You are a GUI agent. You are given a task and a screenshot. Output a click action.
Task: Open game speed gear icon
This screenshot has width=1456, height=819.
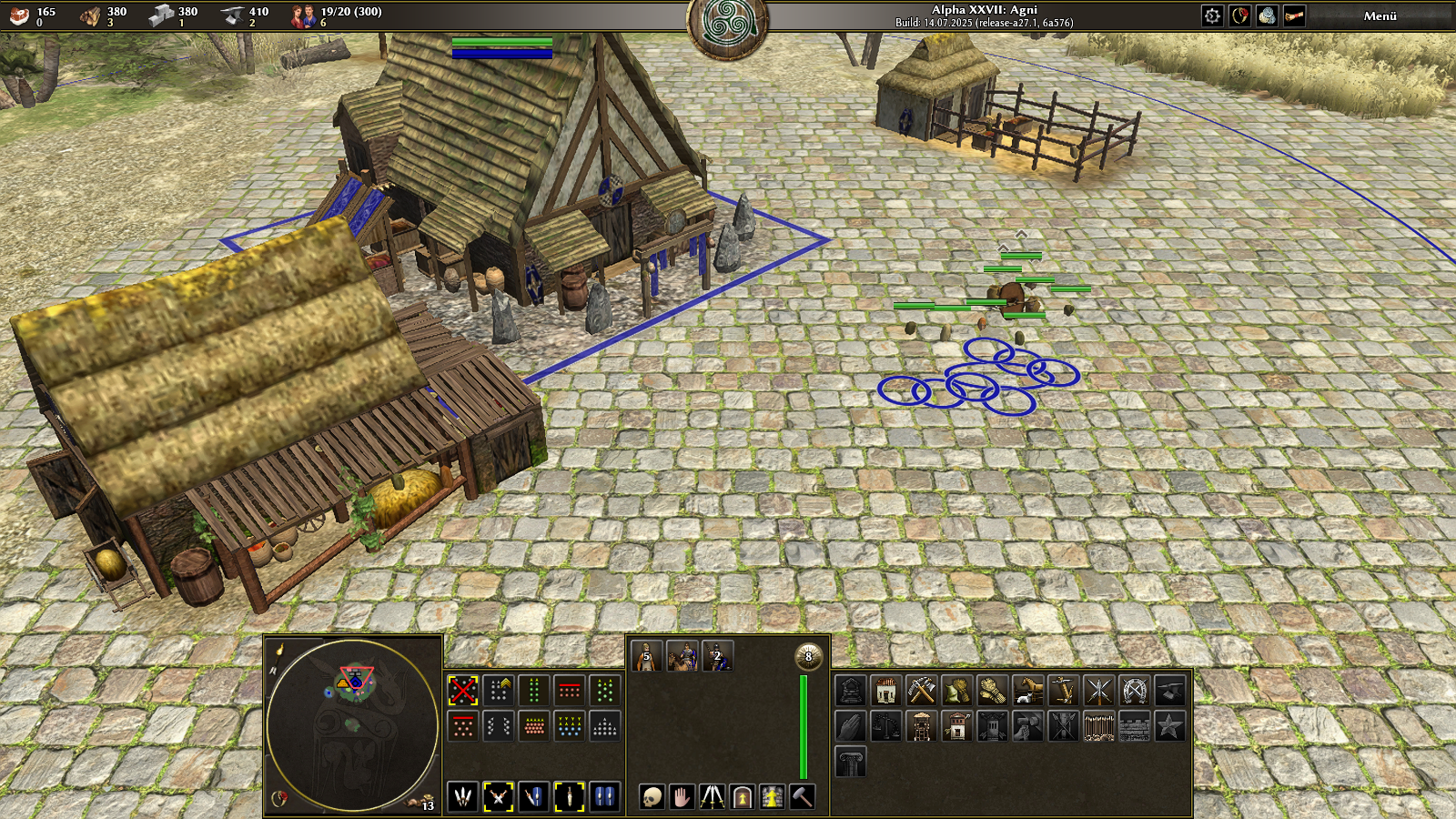click(x=1212, y=15)
